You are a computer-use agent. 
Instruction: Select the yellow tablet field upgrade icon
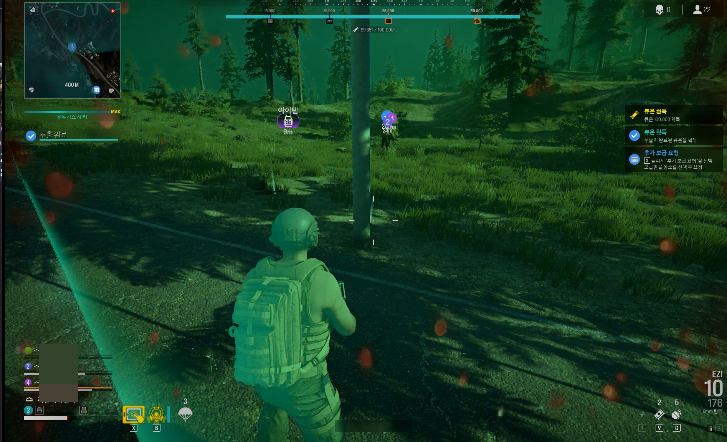[x=133, y=413]
